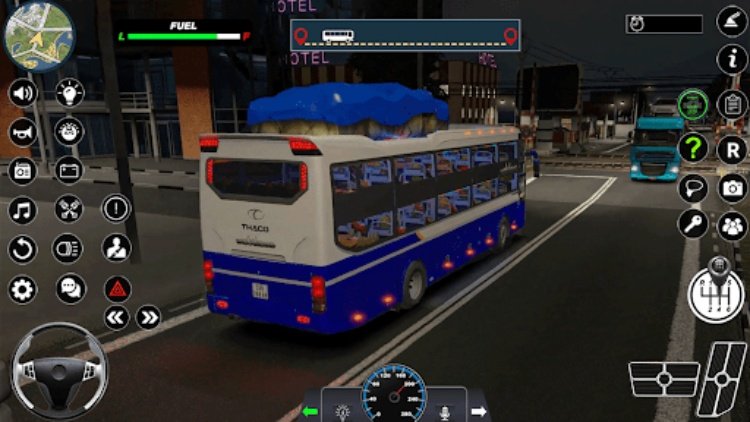
Task: Open the music note menu
Action: click(22, 210)
